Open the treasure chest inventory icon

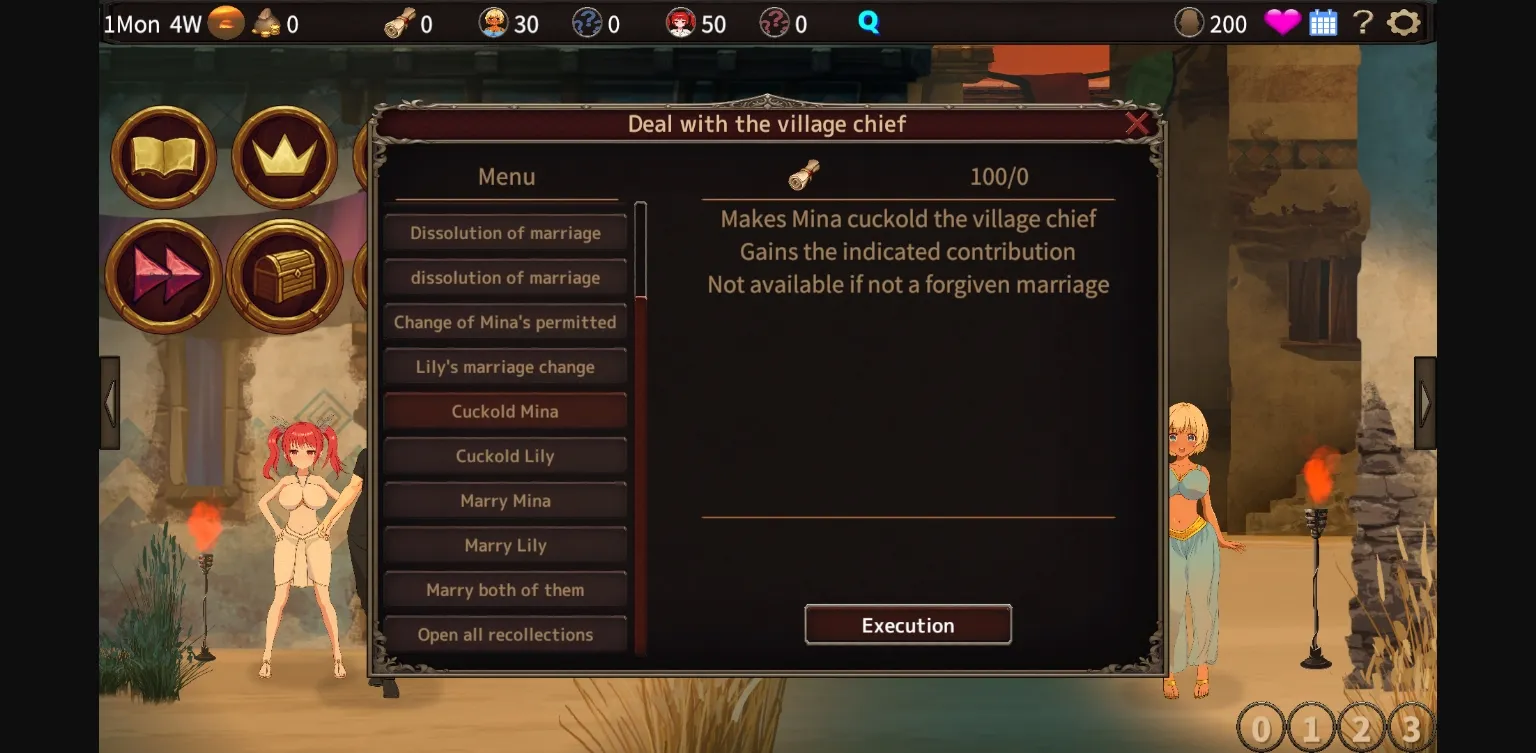283,272
